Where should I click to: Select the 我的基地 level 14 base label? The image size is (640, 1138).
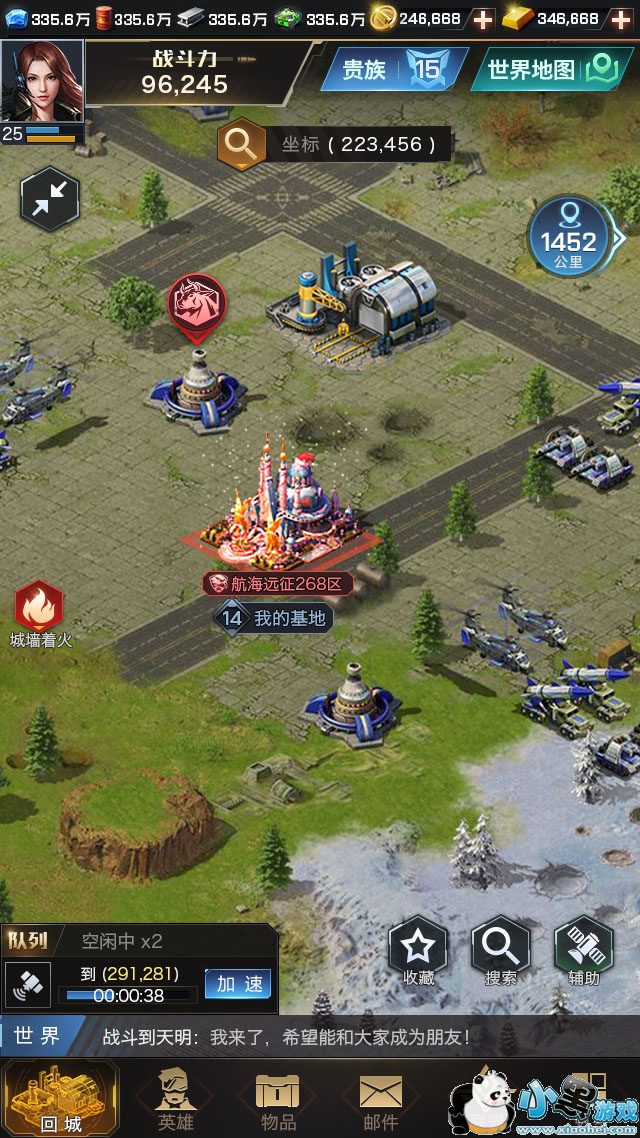(273, 618)
